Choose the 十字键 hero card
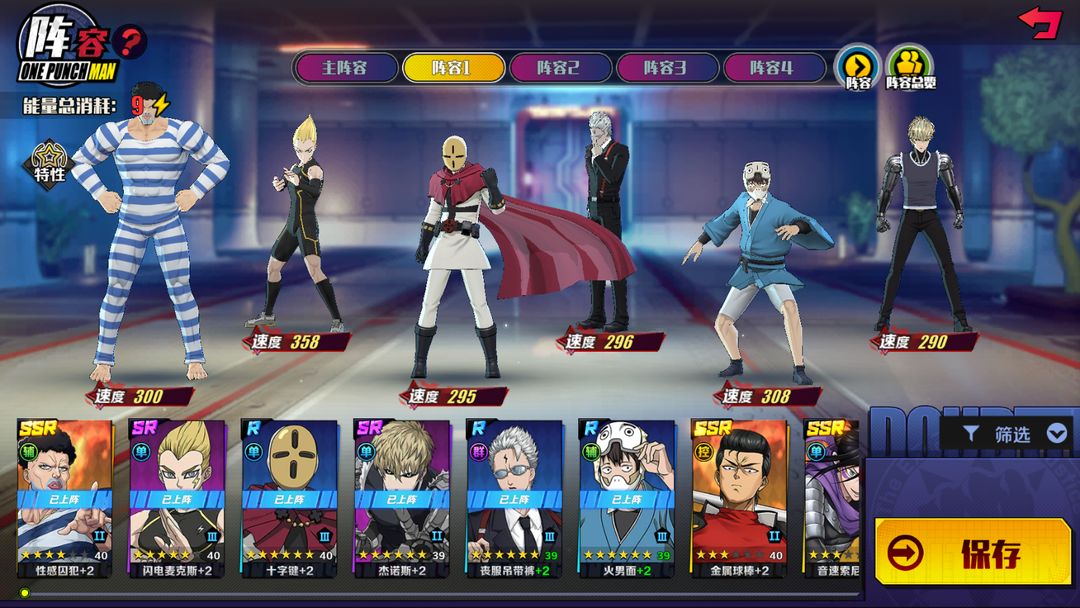Viewport: 1080px width, 608px height. [289, 498]
